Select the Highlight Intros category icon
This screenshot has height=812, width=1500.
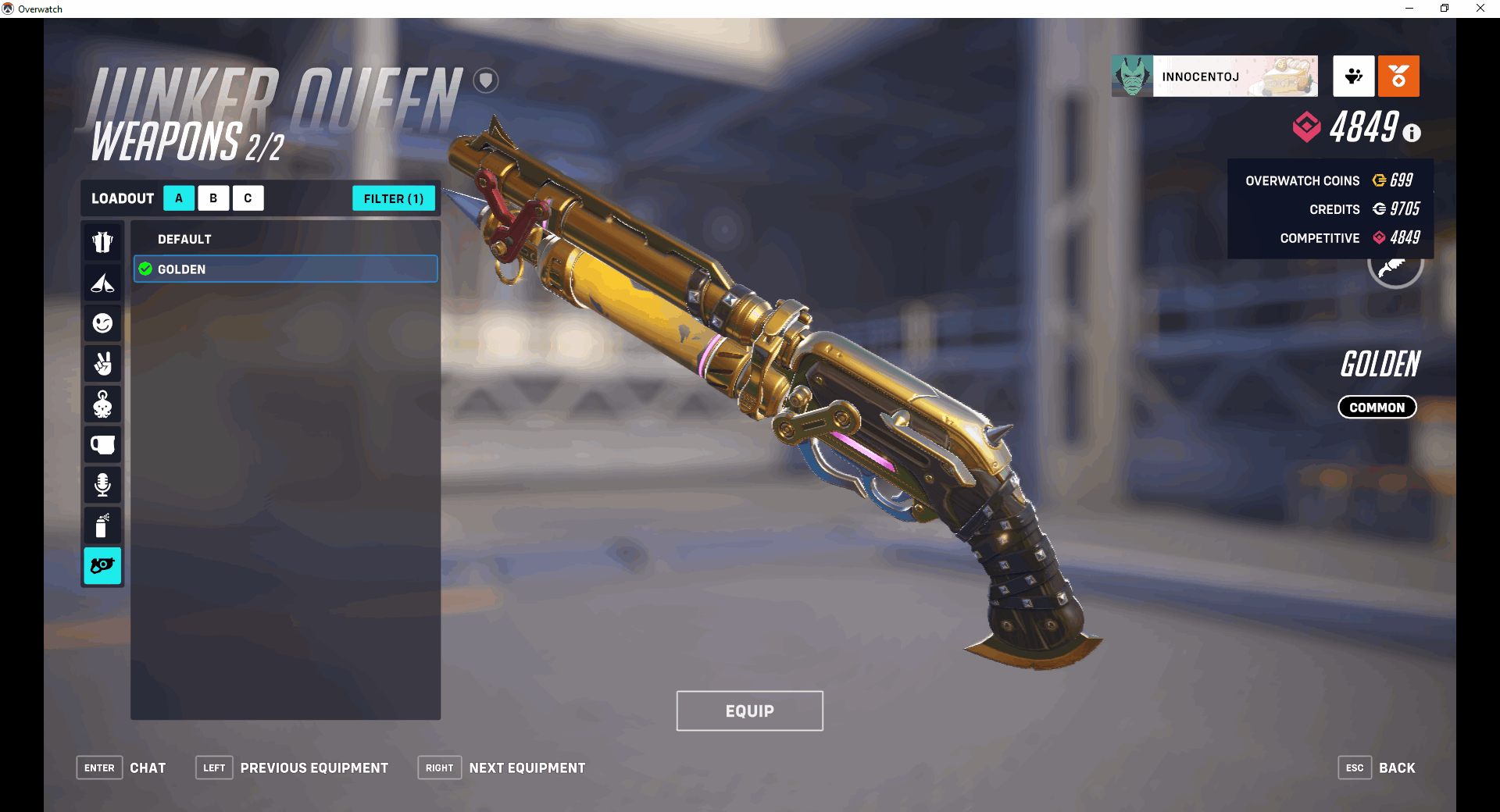click(102, 283)
